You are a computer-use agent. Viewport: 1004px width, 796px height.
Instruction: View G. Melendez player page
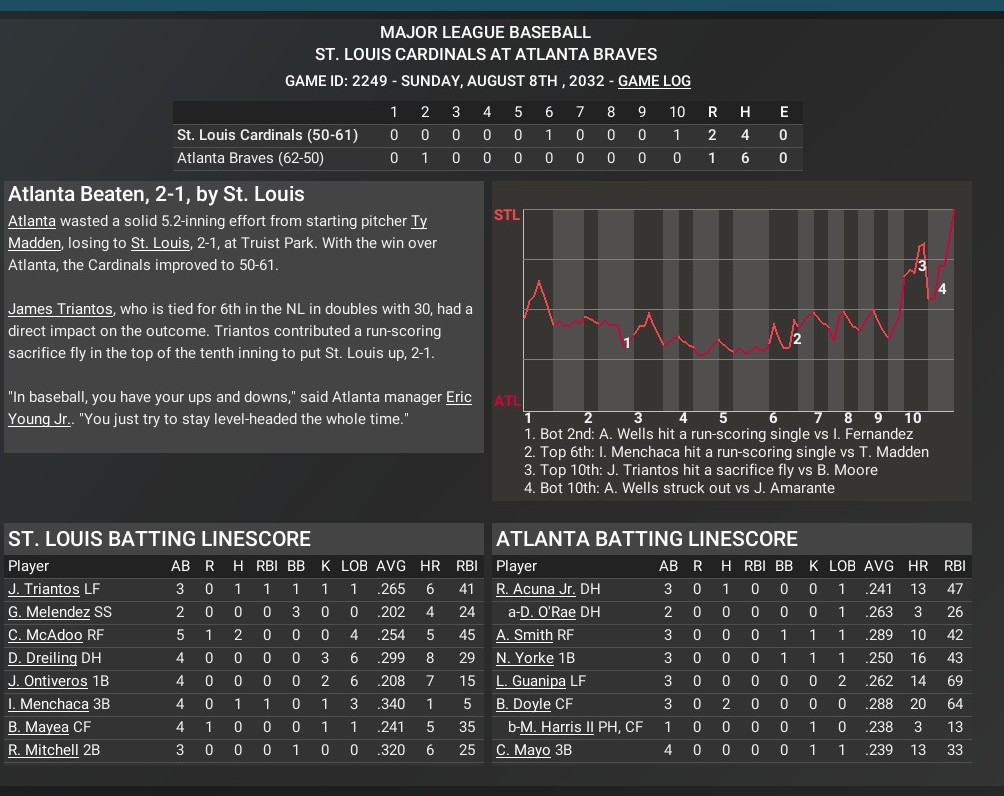tap(49, 612)
